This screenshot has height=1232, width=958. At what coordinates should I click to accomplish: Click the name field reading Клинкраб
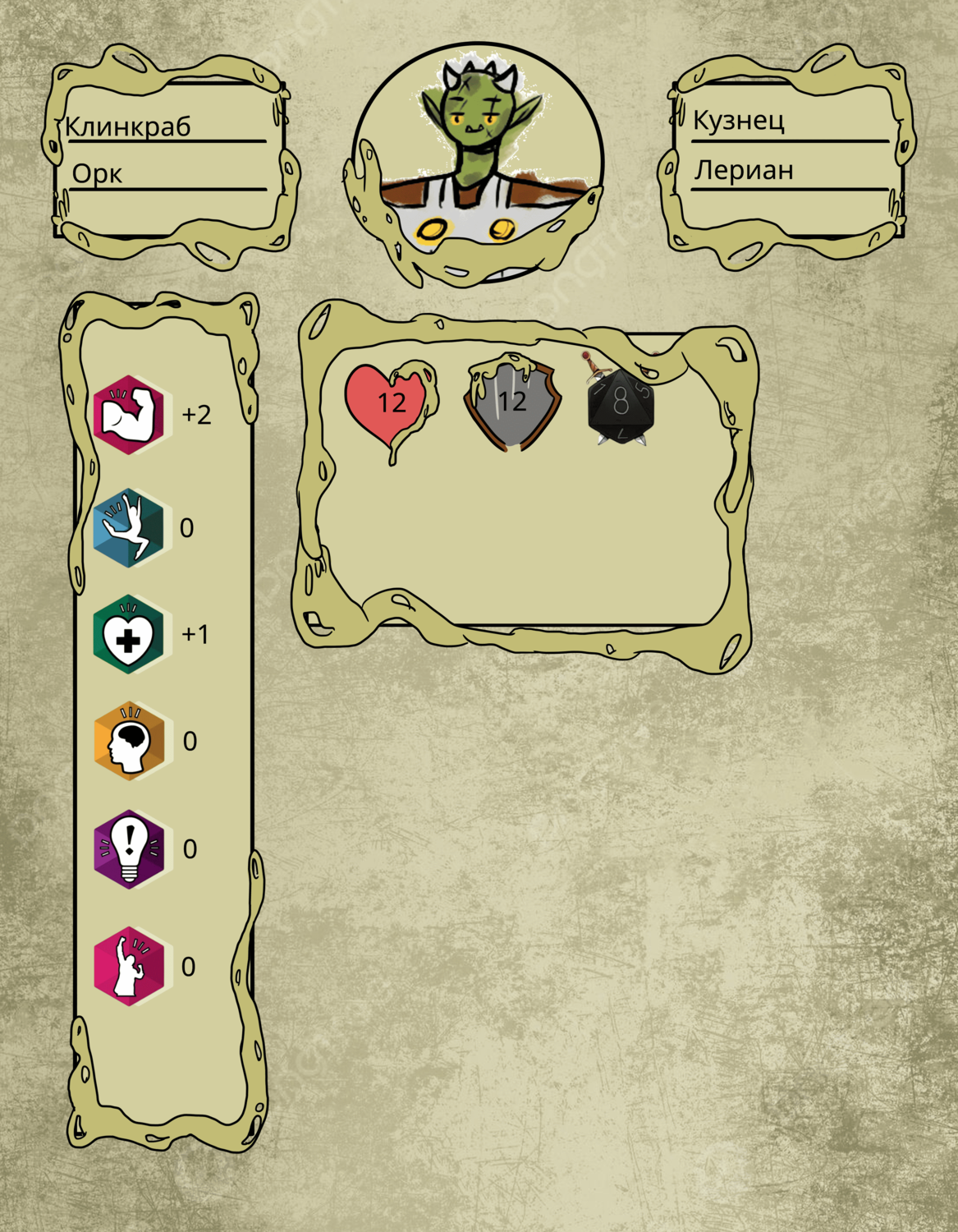(x=128, y=126)
